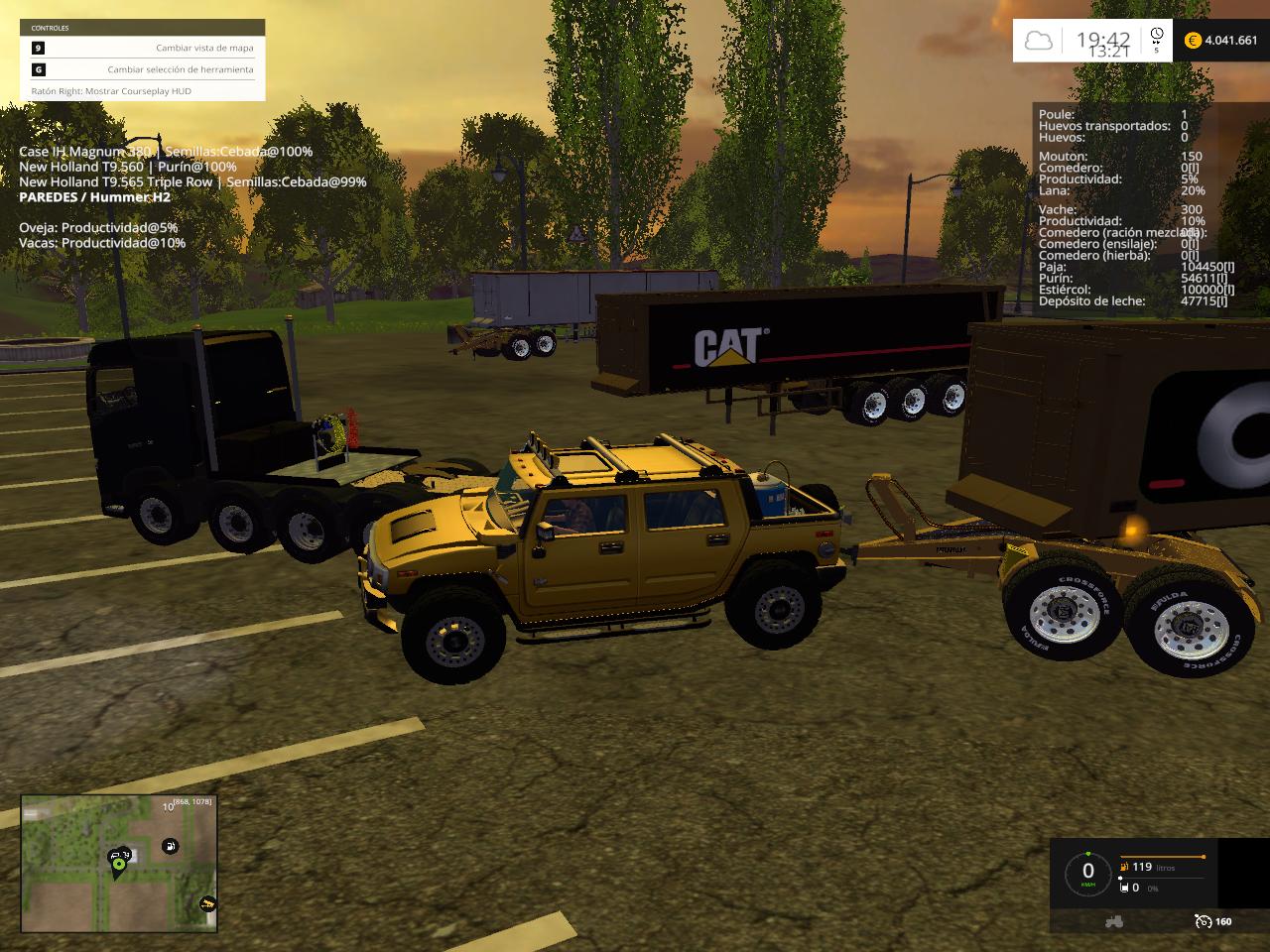Select the fuel station marker on minimap

click(170, 846)
